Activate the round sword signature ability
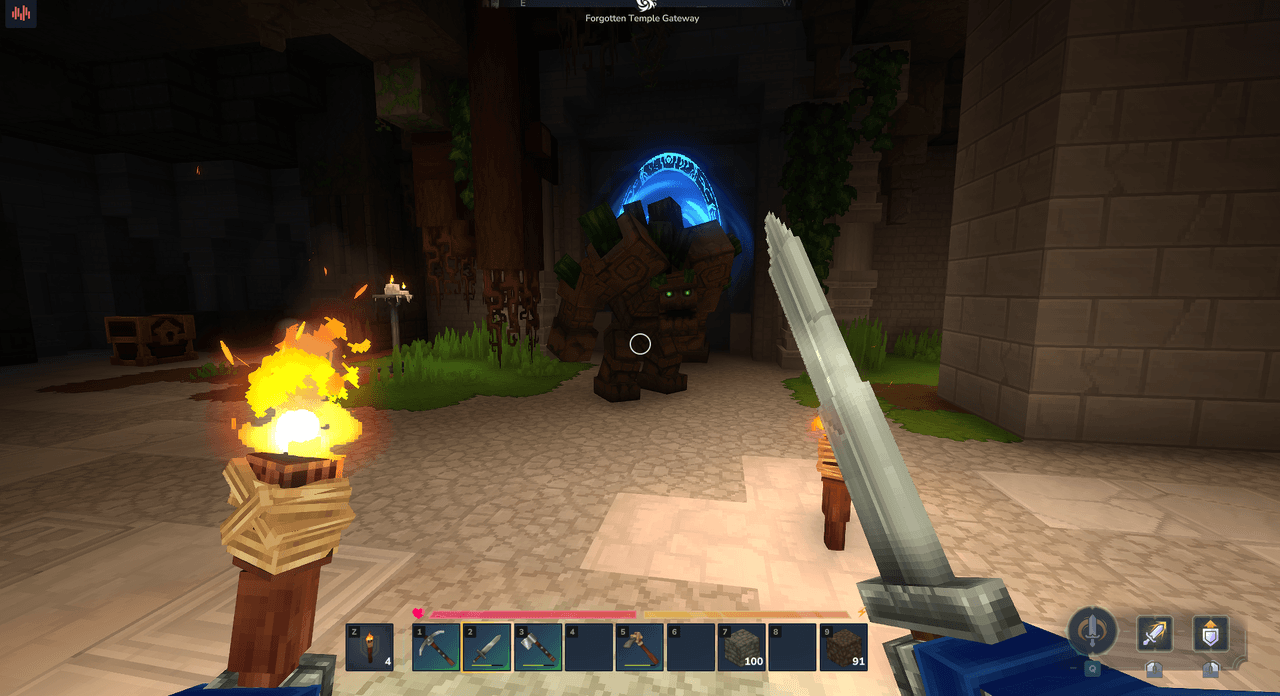 point(1092,631)
